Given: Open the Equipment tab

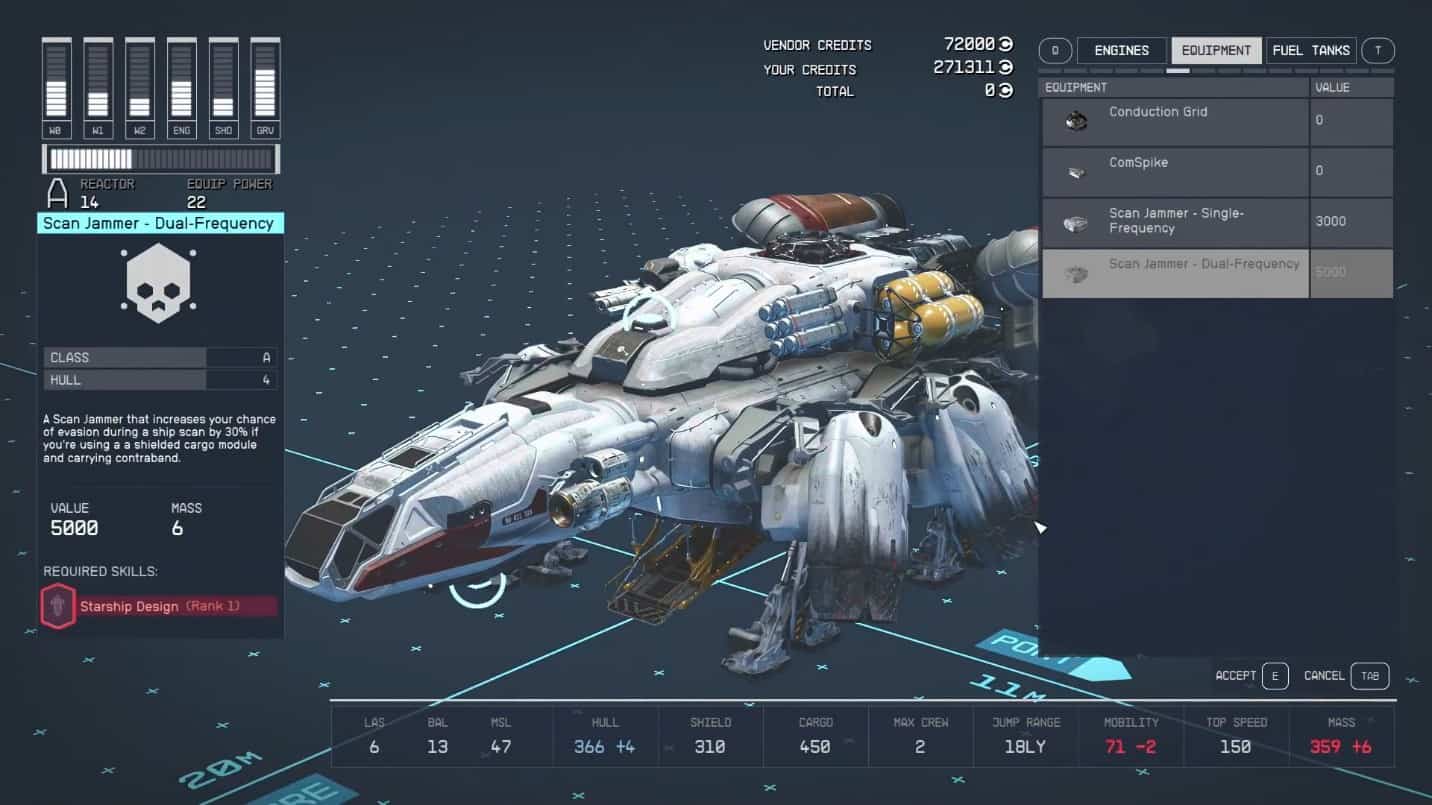Looking at the screenshot, I should pyautogui.click(x=1216, y=50).
